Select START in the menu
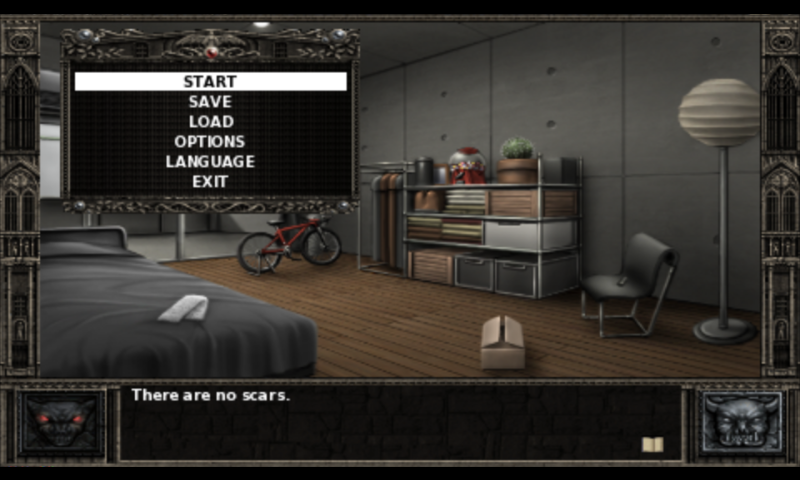 [210, 81]
